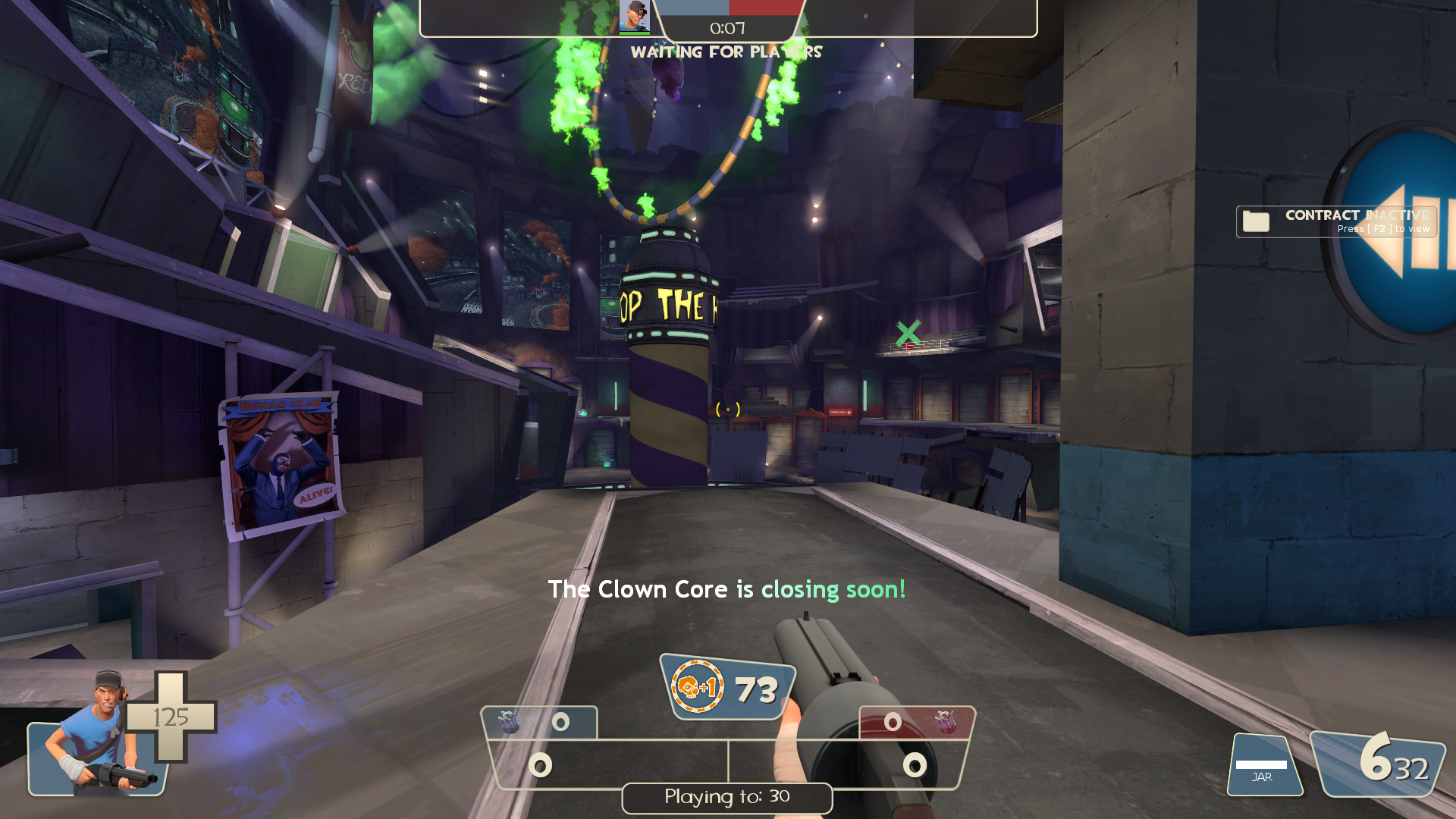This screenshot has width=1456, height=819.
Task: Select the RED team soul gargoyle icon
Action: point(945,722)
